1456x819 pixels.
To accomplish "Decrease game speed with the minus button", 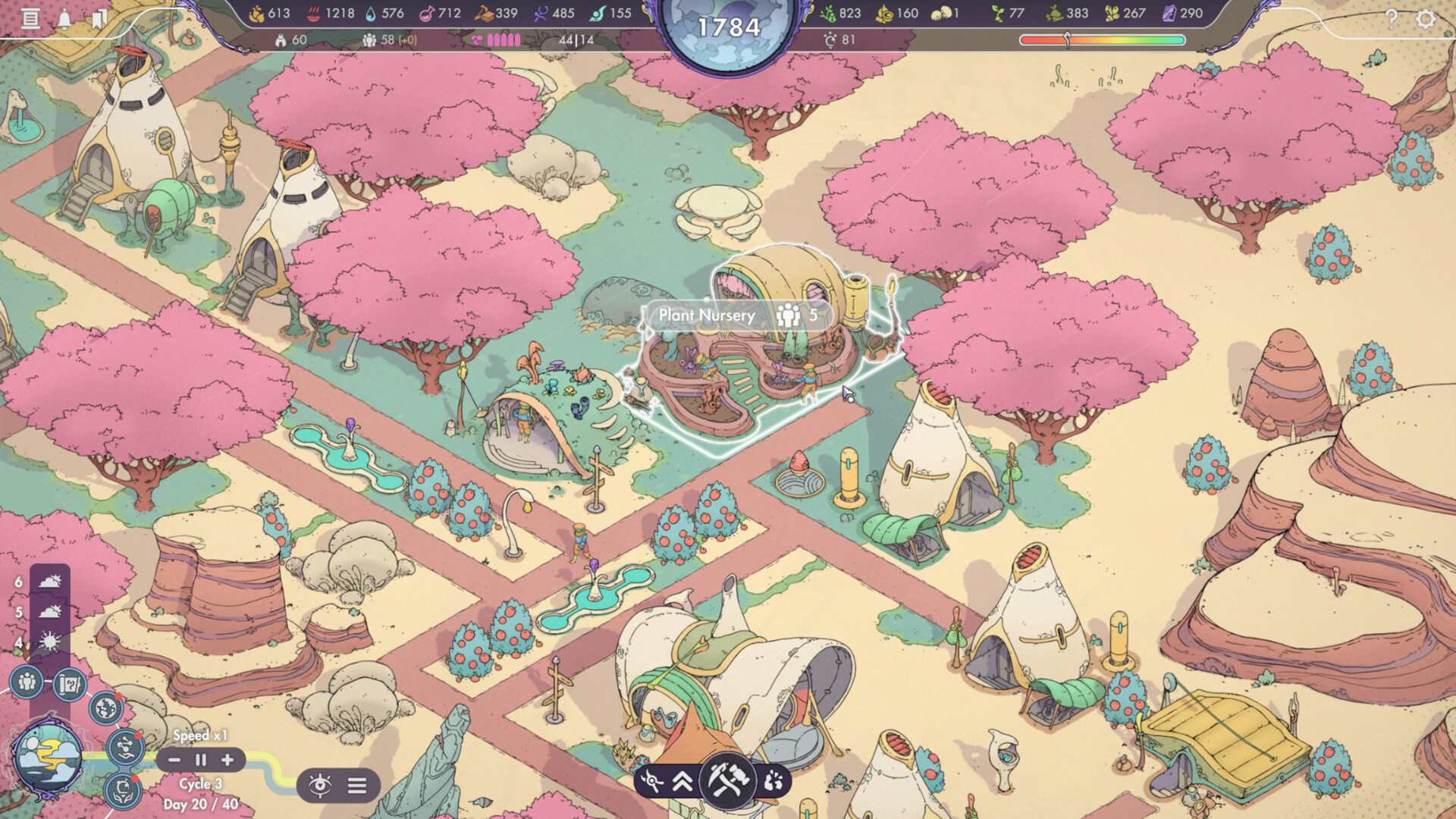I will pos(174,761).
